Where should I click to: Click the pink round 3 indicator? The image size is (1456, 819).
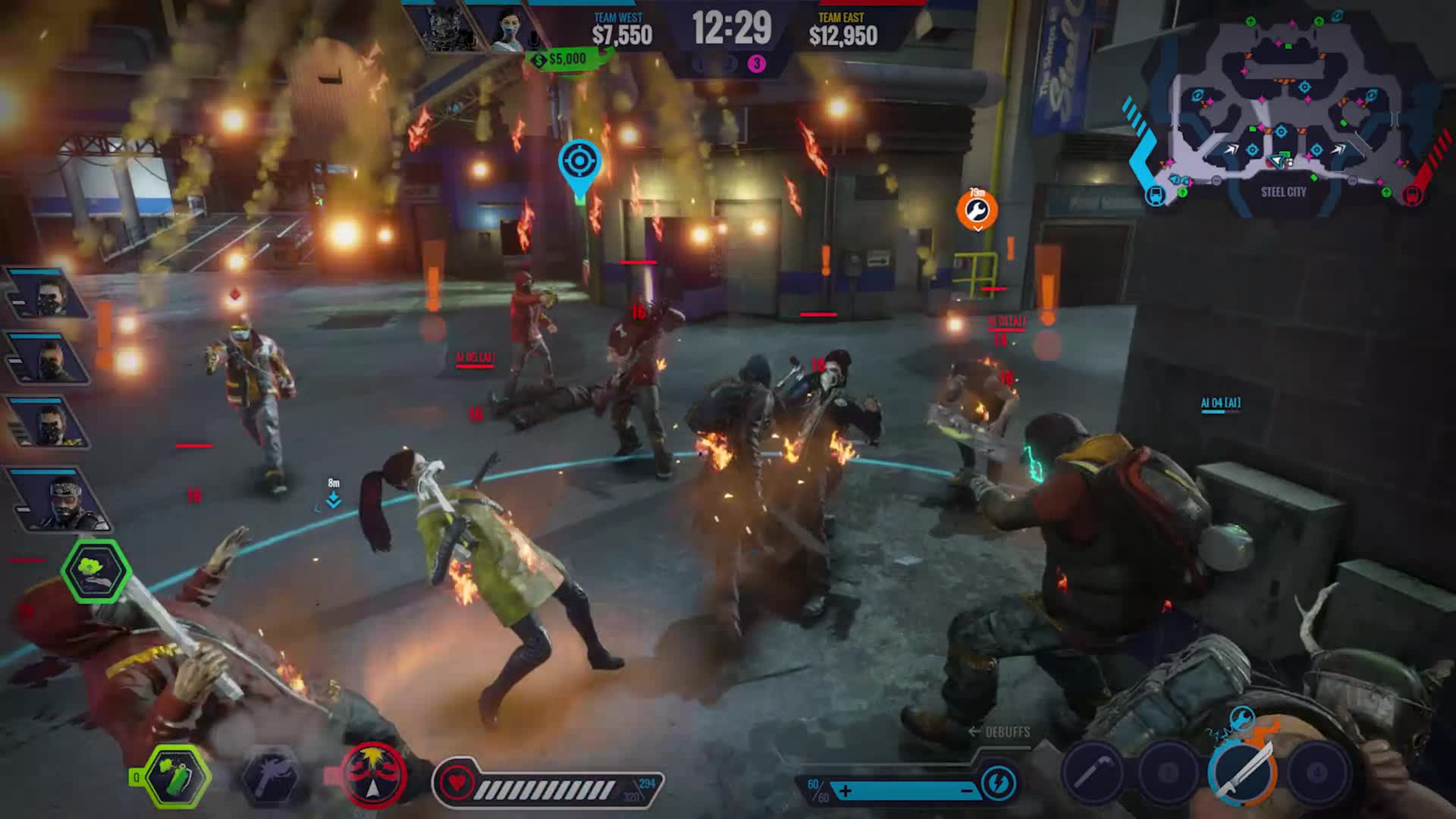point(756,64)
